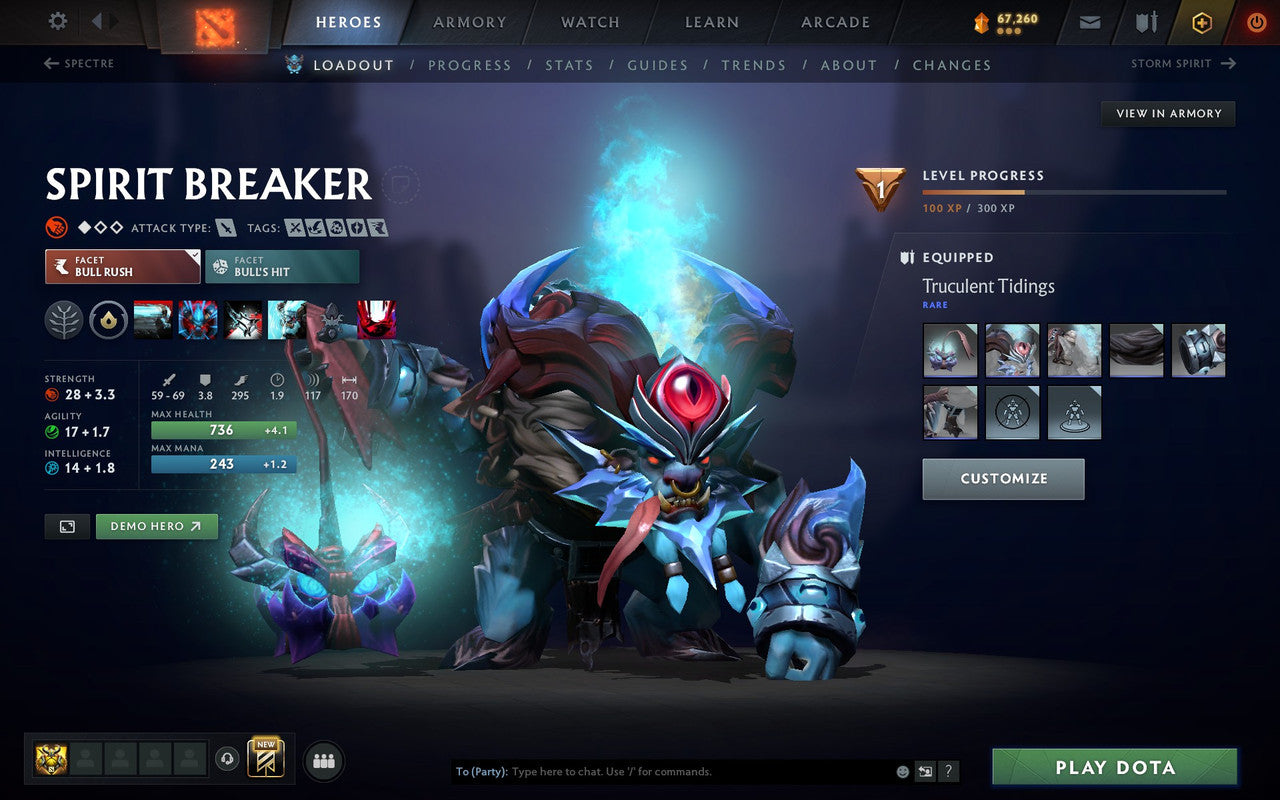
Task: Select the first Truculent Tidings item thumbnail
Action: point(950,350)
